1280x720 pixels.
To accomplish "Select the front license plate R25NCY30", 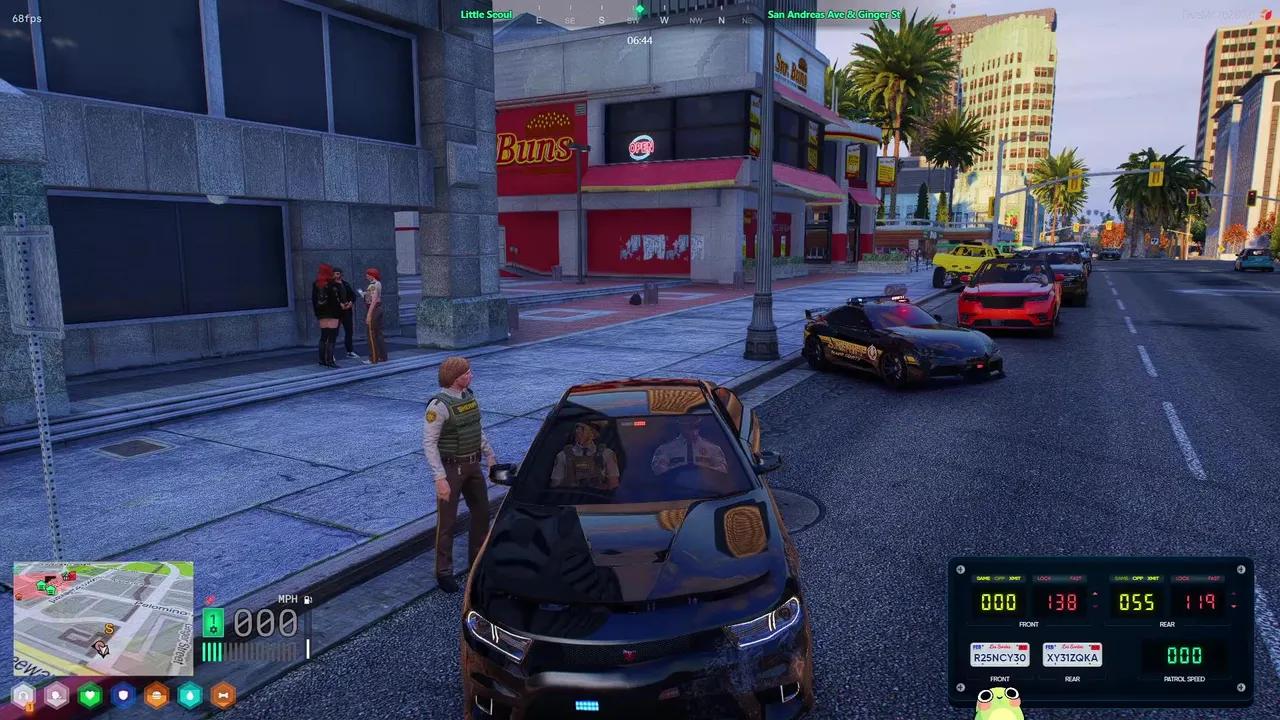I will click(x=999, y=656).
